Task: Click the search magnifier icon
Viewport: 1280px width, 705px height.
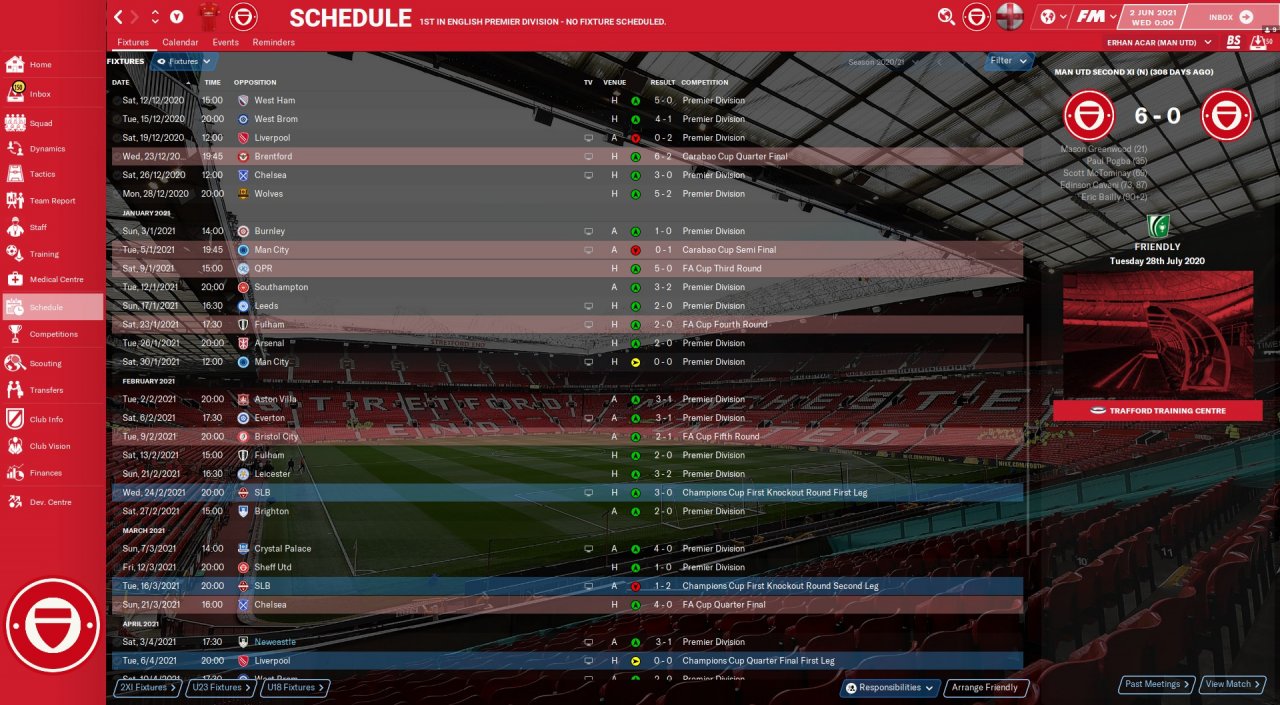Action: pos(946,16)
